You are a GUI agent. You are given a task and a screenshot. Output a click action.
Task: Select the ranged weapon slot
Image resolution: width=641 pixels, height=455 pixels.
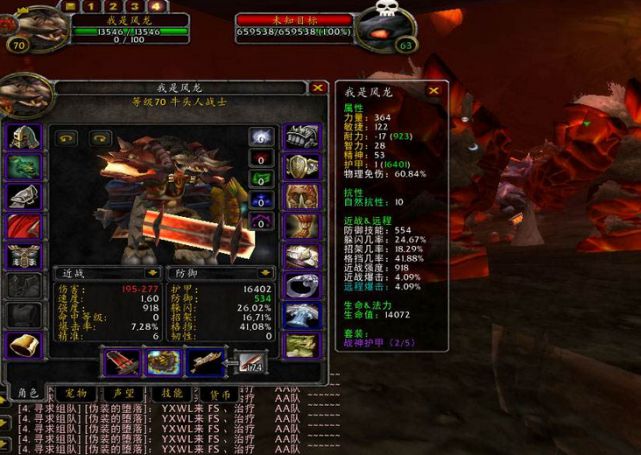click(206, 362)
